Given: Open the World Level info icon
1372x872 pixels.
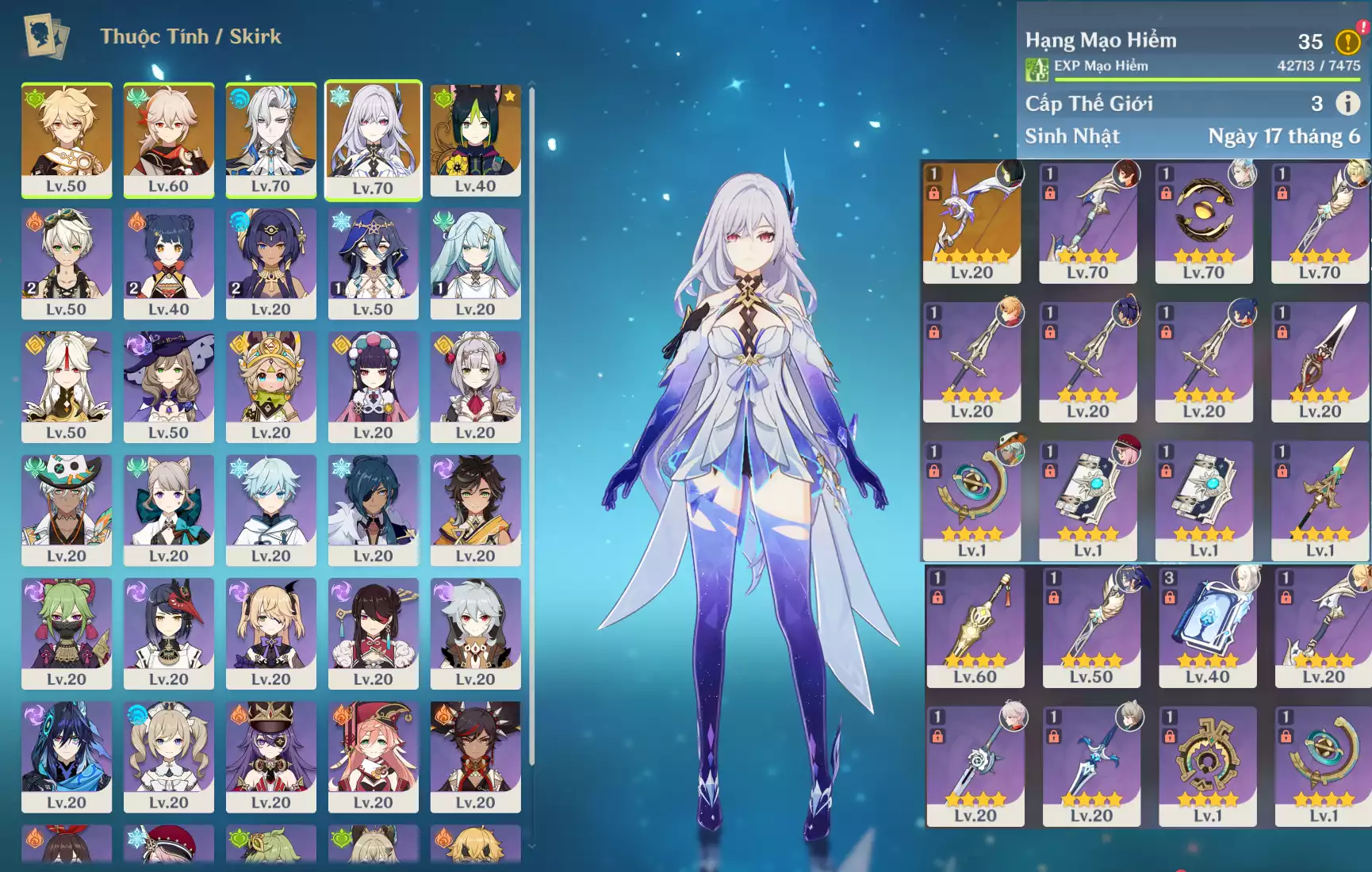Looking at the screenshot, I should click(x=1347, y=103).
